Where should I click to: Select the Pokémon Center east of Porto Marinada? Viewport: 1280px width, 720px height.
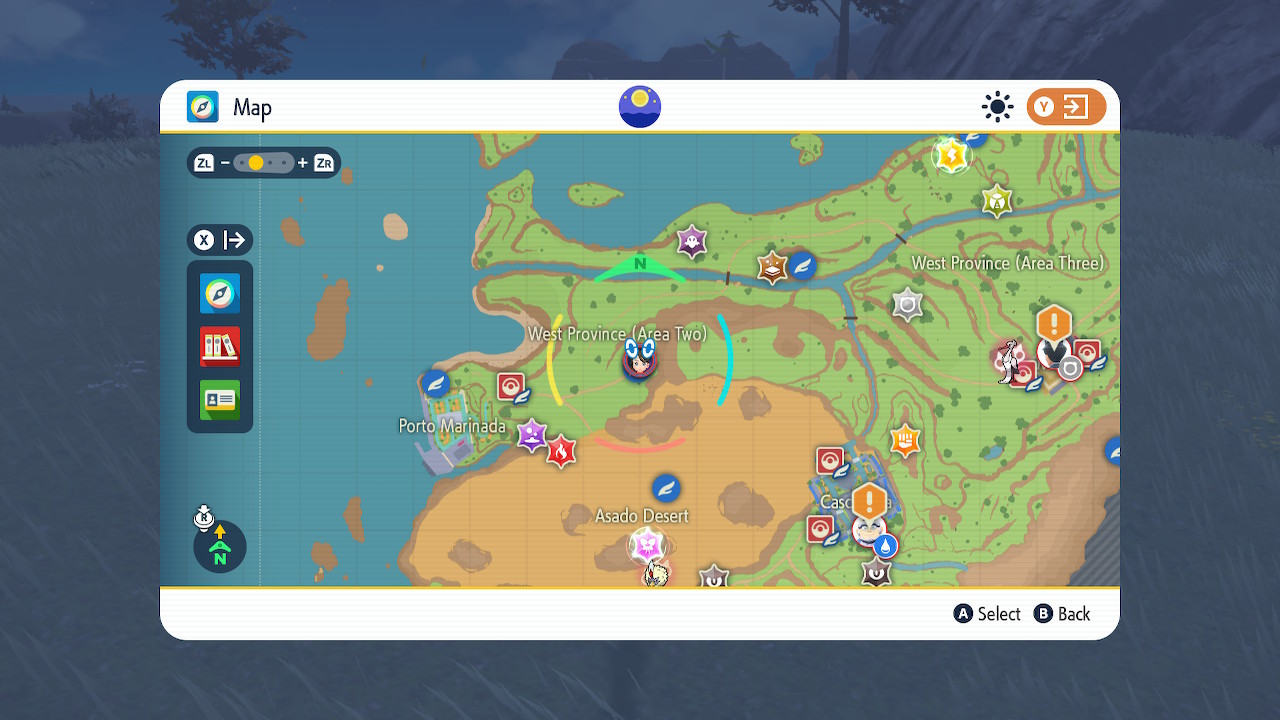(x=511, y=387)
